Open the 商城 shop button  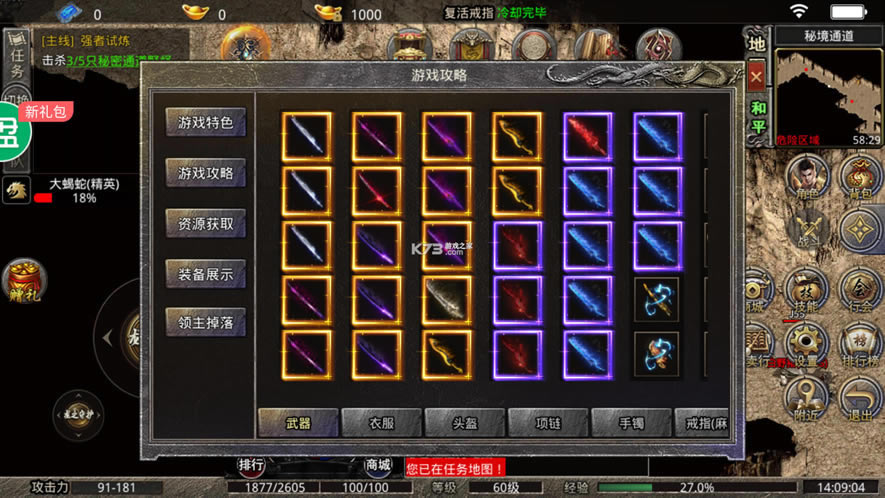coord(379,465)
